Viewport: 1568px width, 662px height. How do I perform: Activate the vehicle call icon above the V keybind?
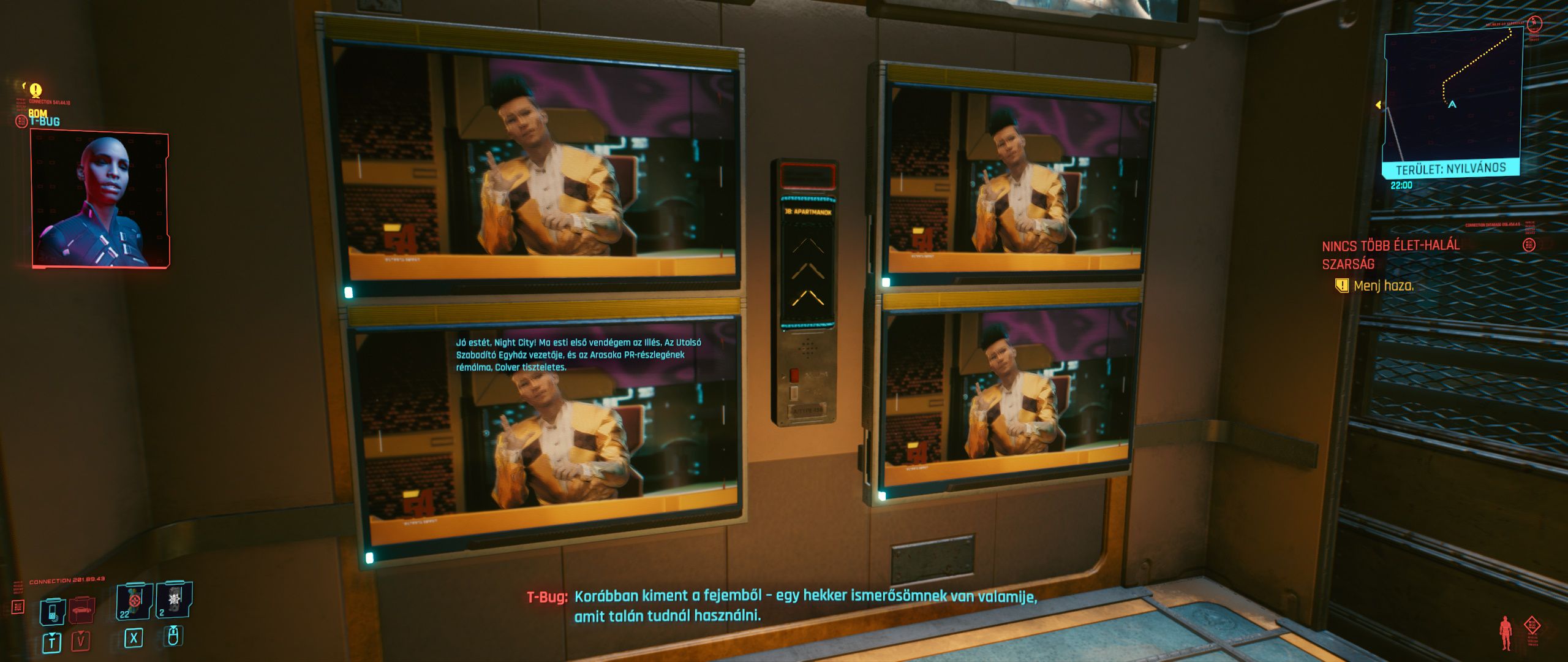pyautogui.click(x=80, y=611)
